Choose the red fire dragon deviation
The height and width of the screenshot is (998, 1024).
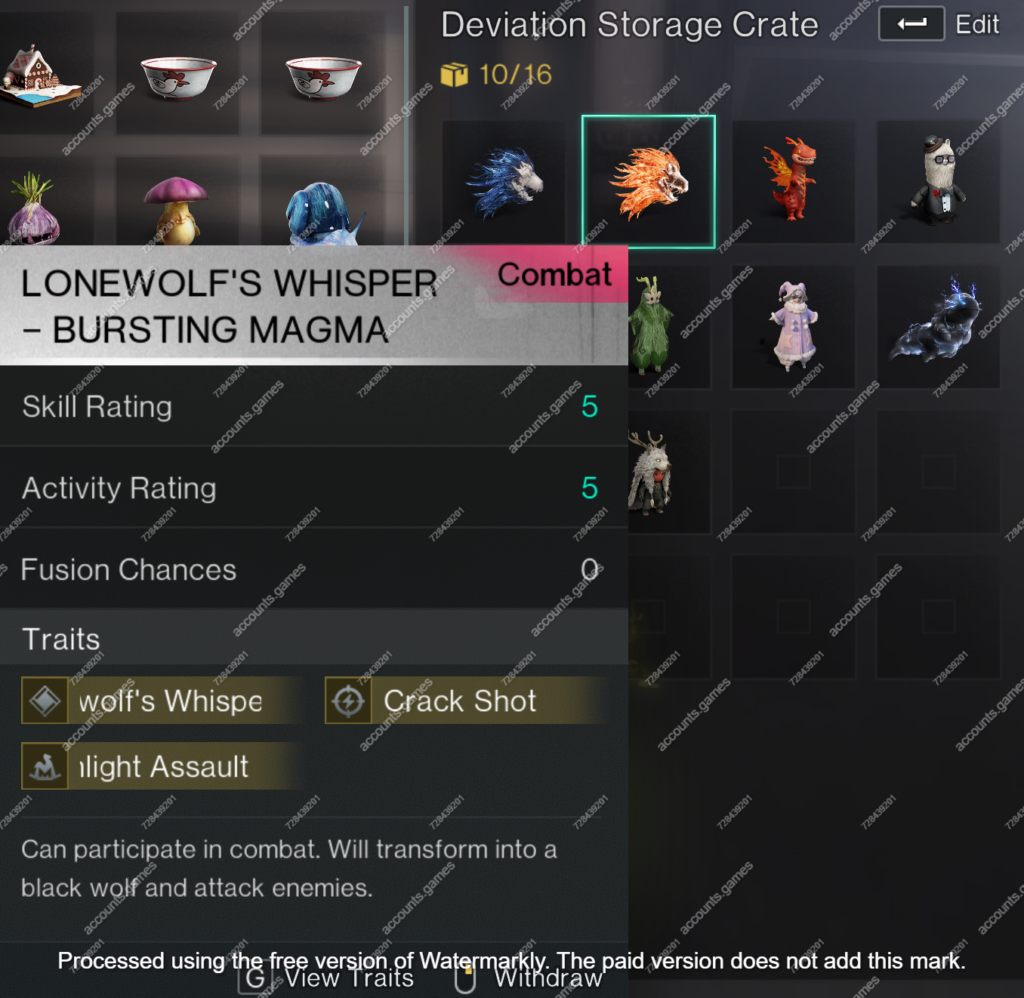pyautogui.click(x=792, y=180)
